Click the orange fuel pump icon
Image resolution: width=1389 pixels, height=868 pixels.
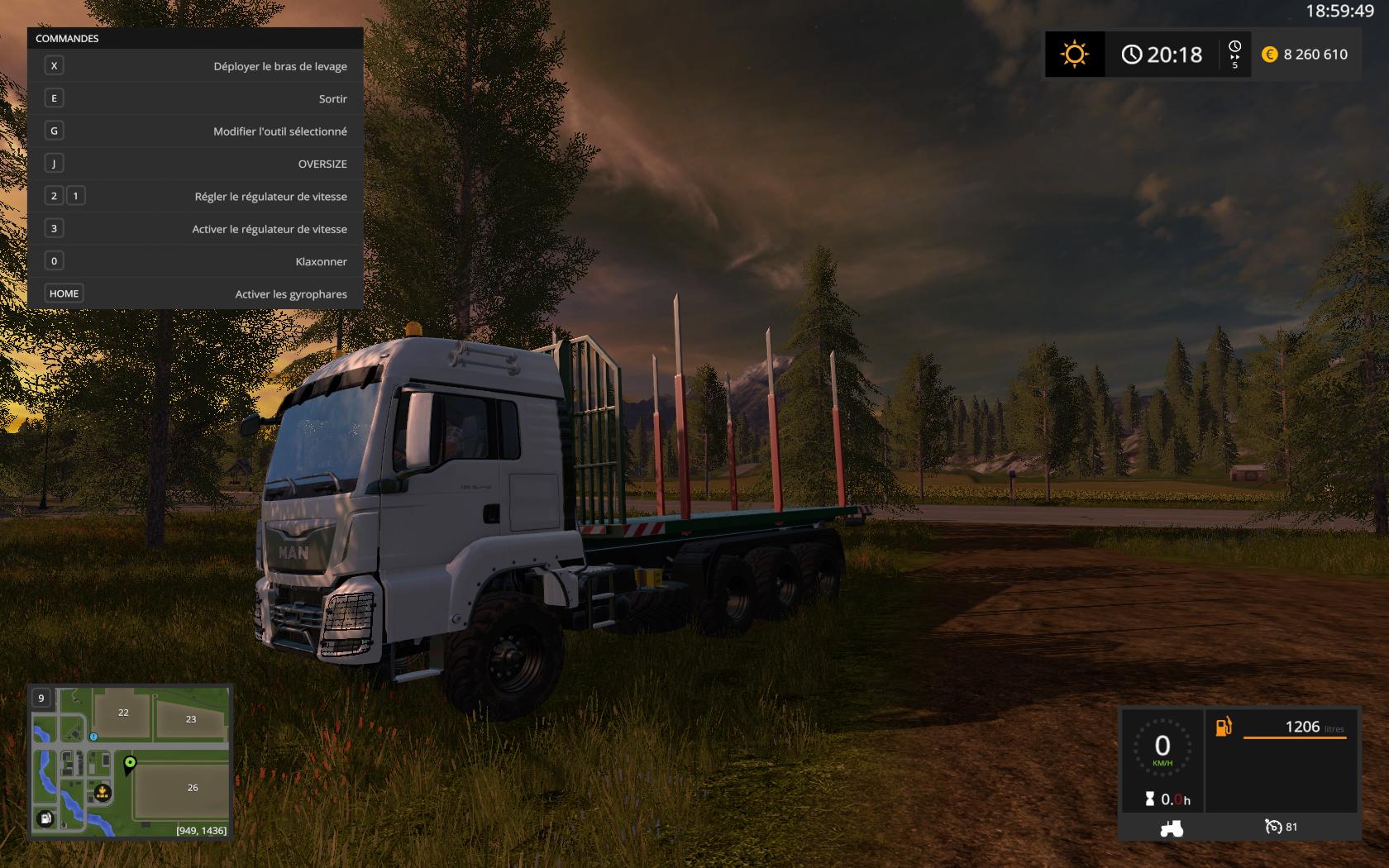pos(1223,727)
